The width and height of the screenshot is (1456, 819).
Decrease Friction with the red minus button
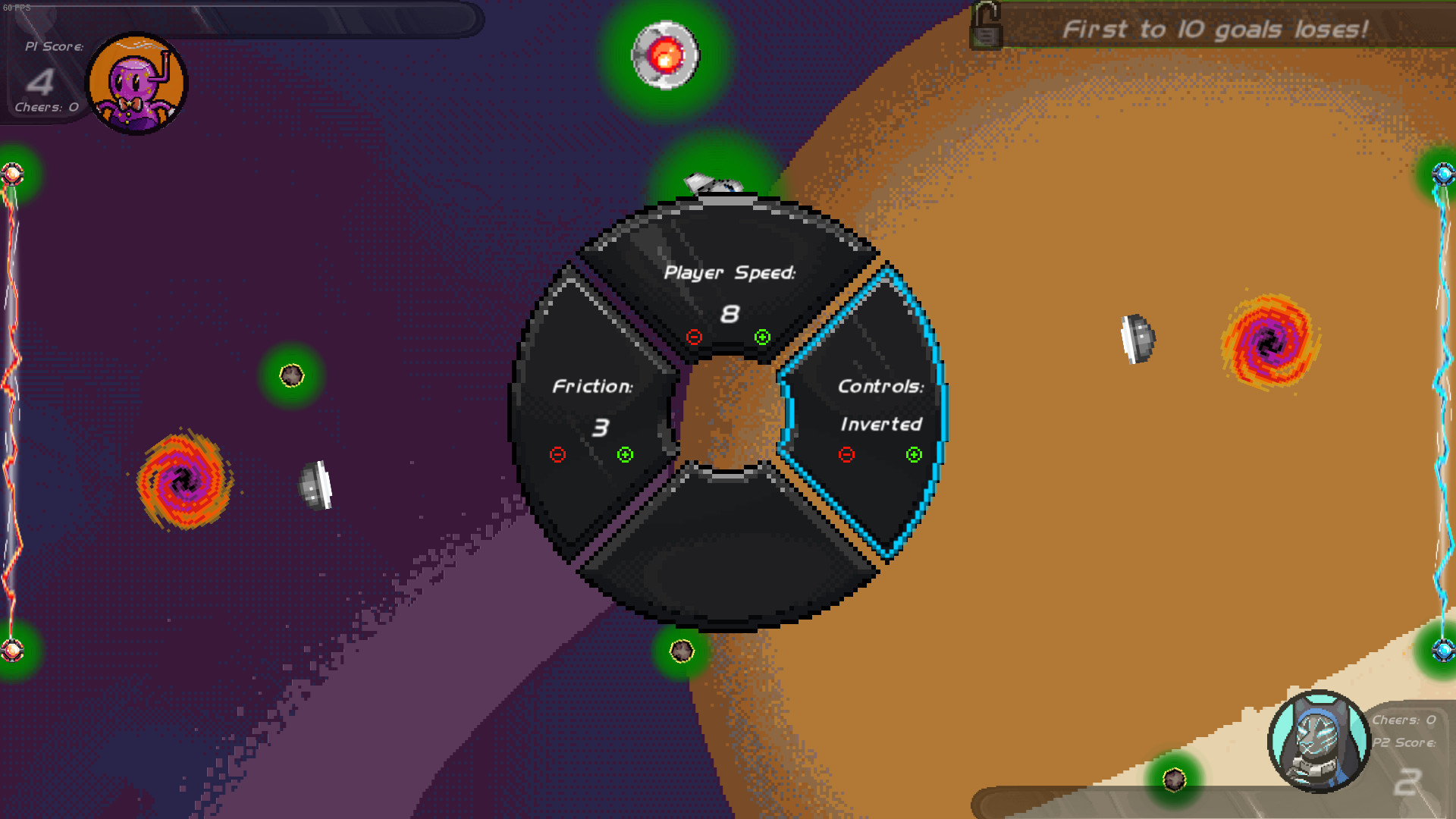pos(558,454)
